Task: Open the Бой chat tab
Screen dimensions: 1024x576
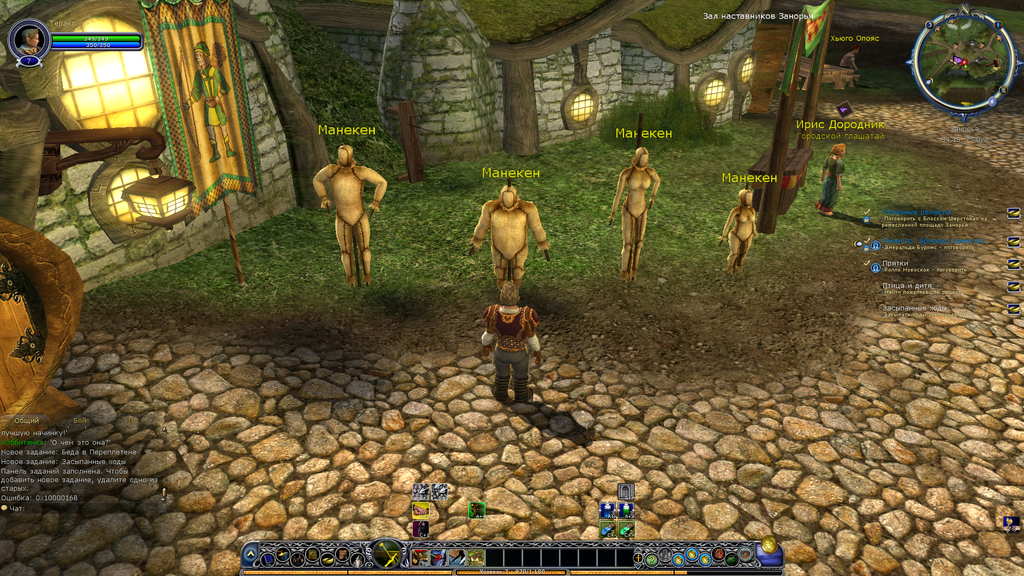Action: pos(80,421)
